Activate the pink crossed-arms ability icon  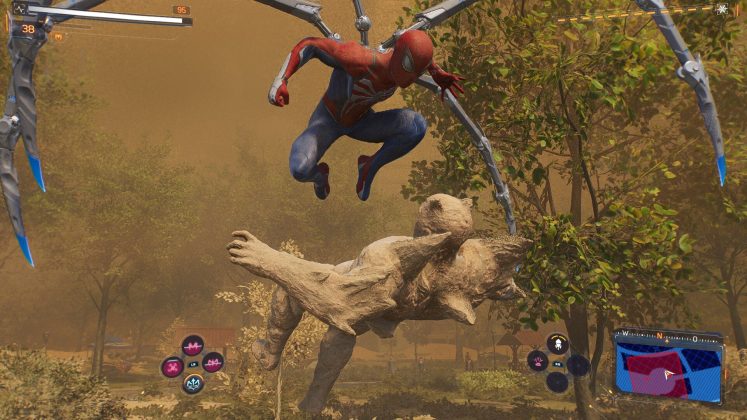173,366
